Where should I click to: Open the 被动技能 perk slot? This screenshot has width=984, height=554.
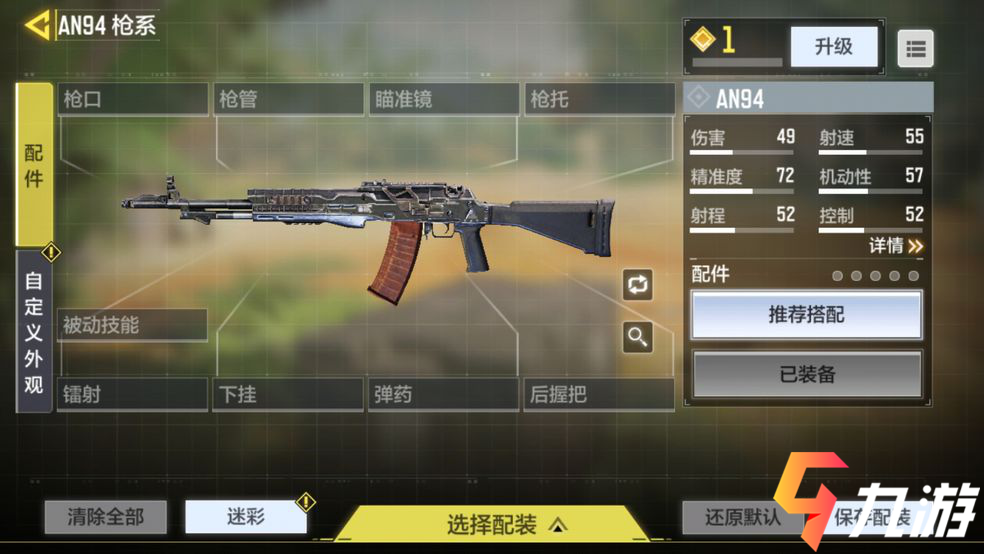coord(132,325)
